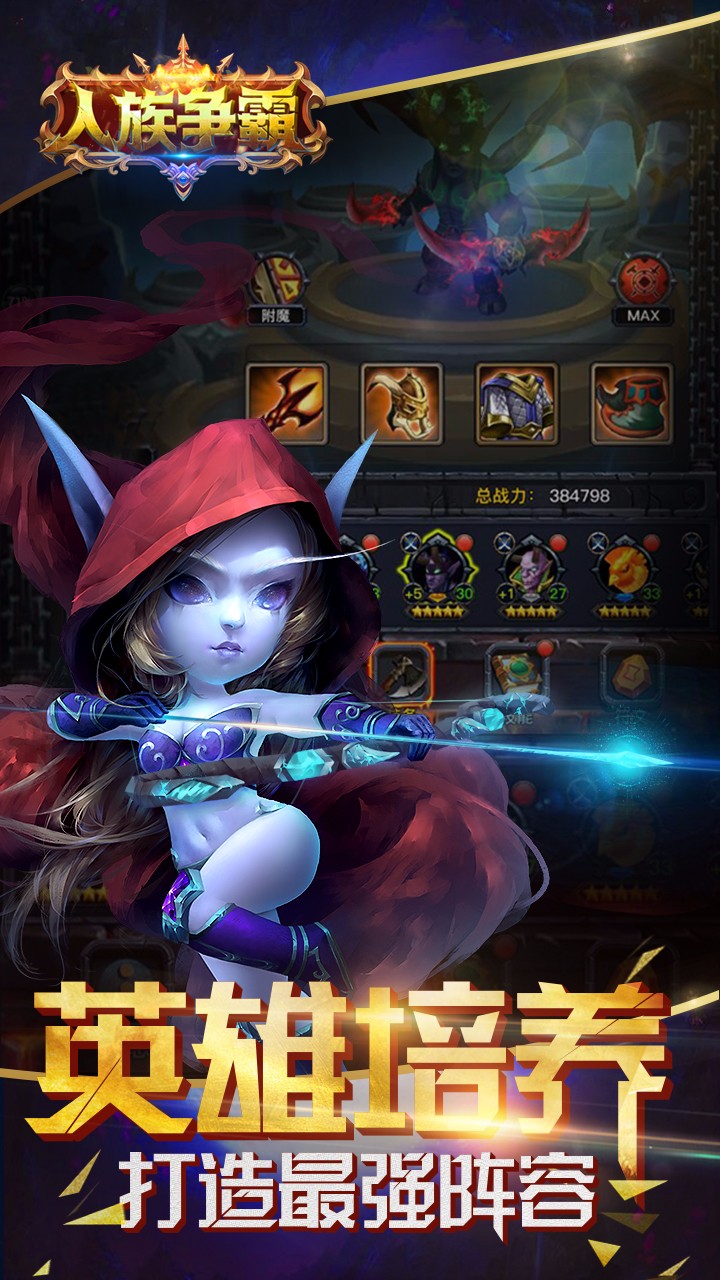720x1280 pixels.
Task: Choose the golden horned helmet slot
Action: coord(402,403)
